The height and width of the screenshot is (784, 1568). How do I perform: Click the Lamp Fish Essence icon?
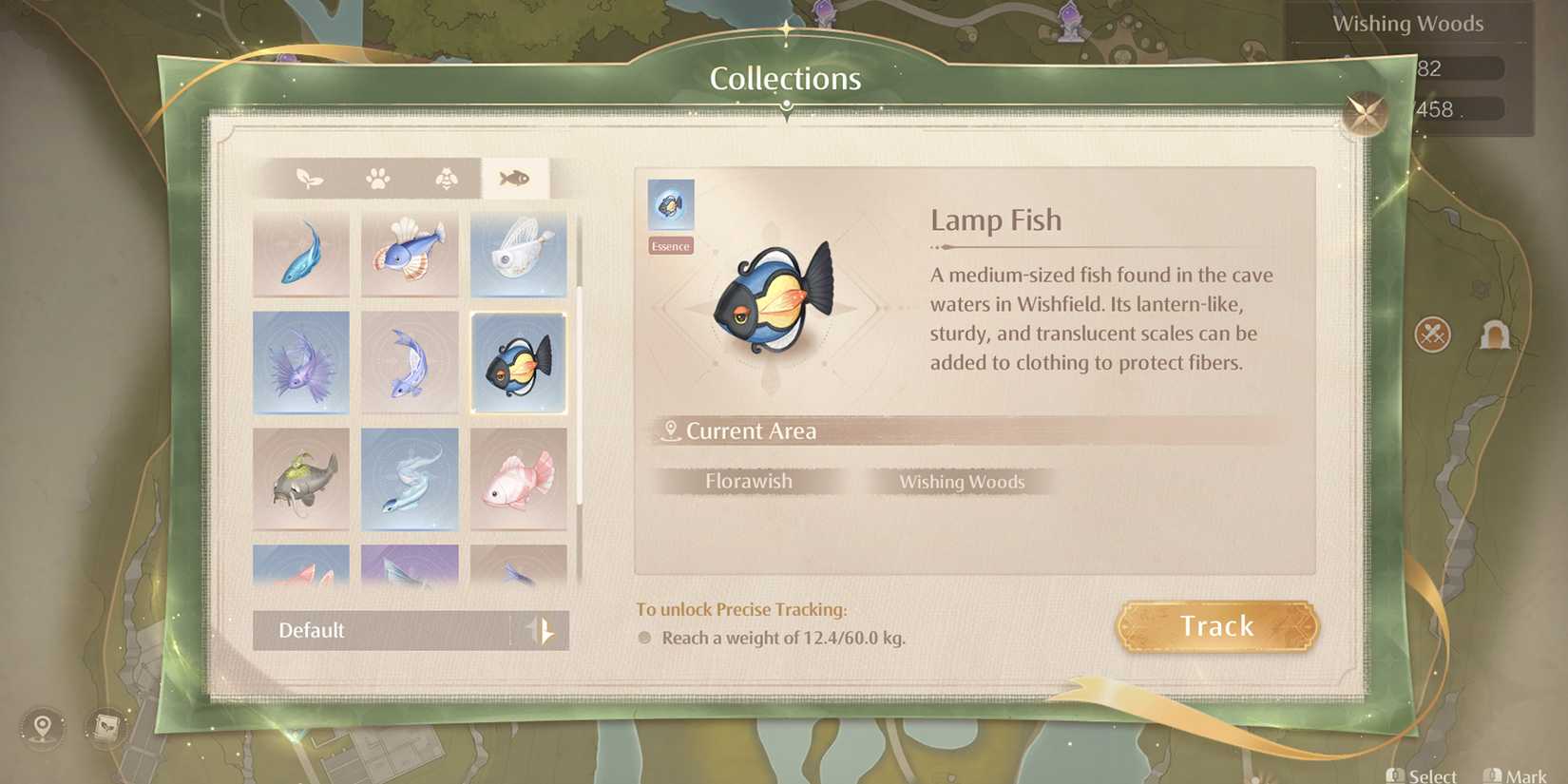670,202
